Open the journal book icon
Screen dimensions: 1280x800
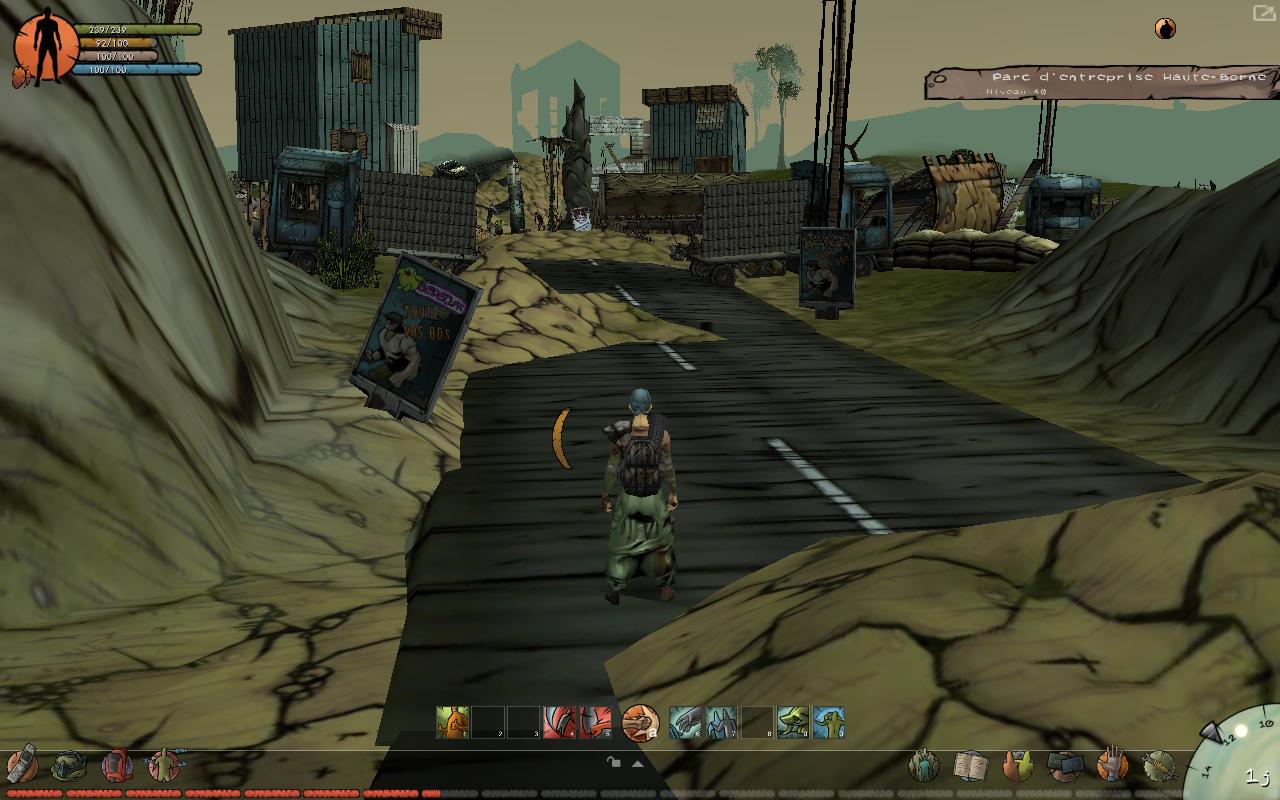pos(970,766)
